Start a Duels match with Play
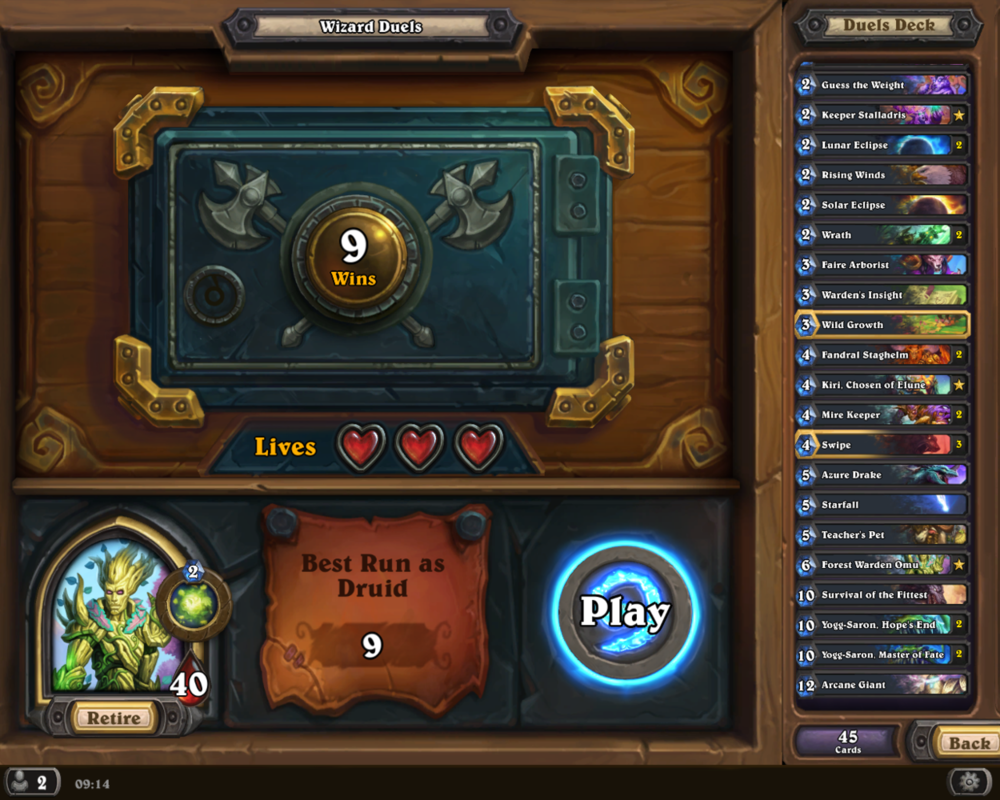 [x=624, y=611]
